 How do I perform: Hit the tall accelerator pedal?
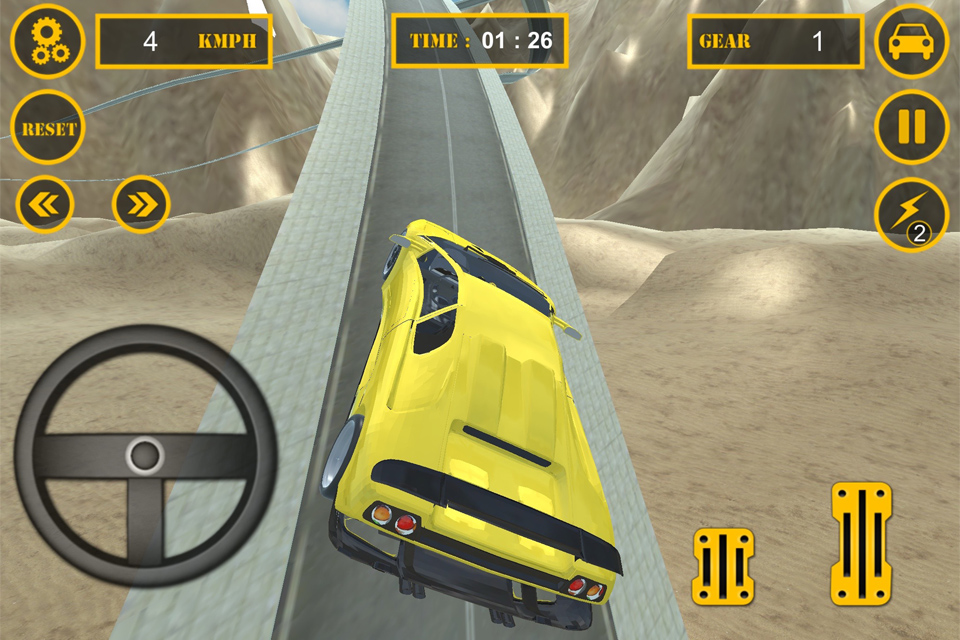pos(861,544)
